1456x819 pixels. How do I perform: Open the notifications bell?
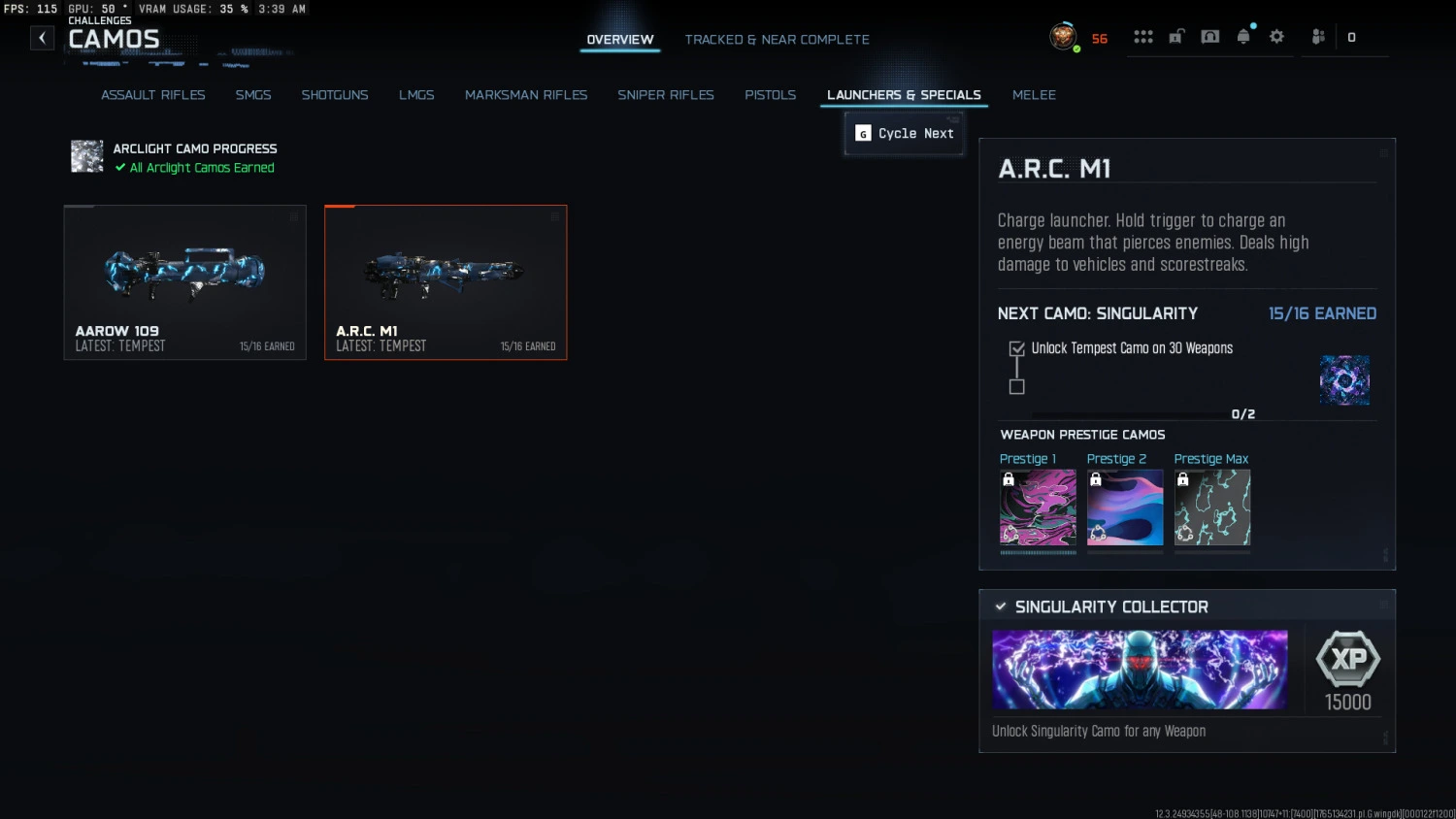click(x=1243, y=36)
